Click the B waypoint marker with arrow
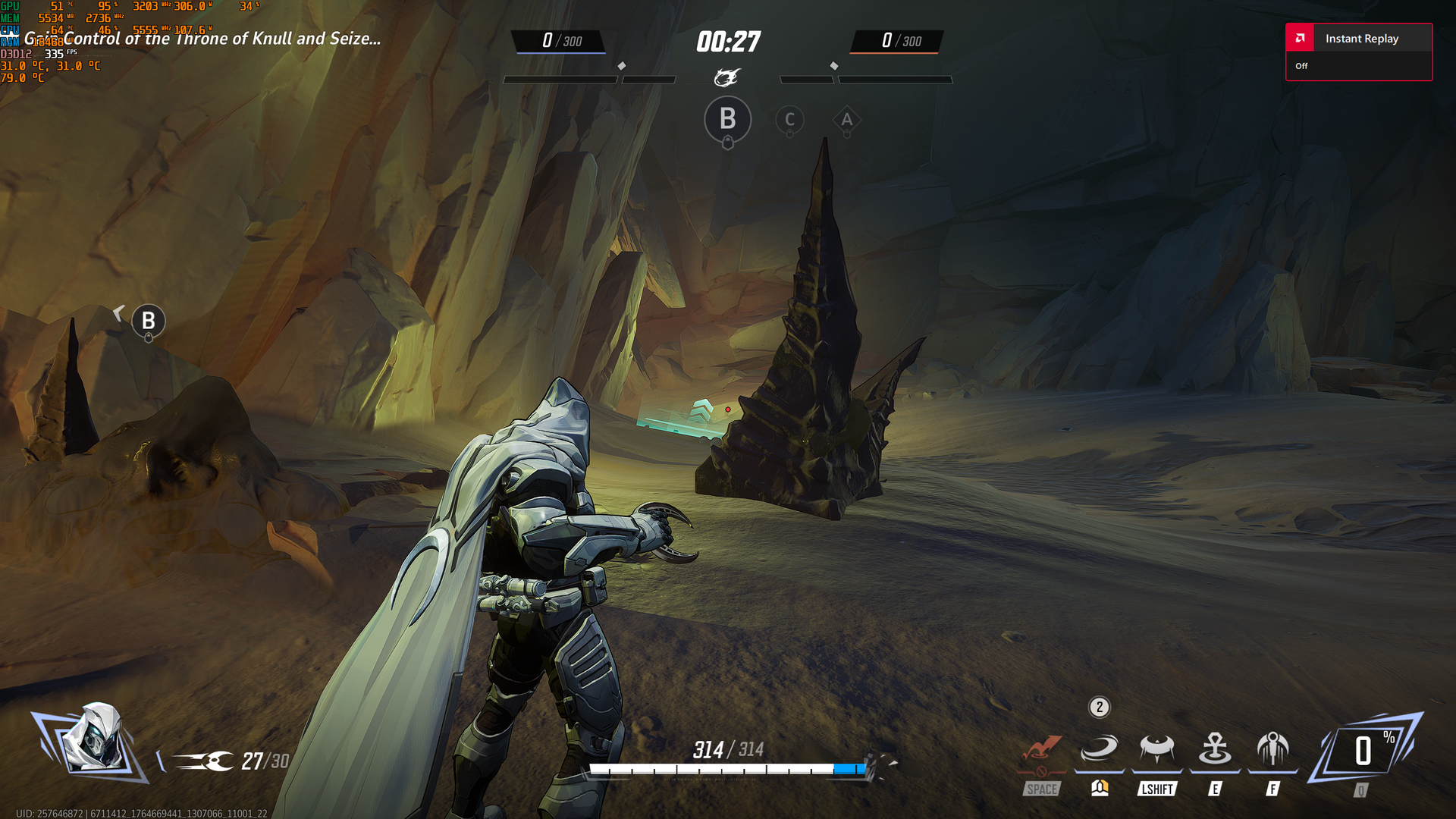 148,322
